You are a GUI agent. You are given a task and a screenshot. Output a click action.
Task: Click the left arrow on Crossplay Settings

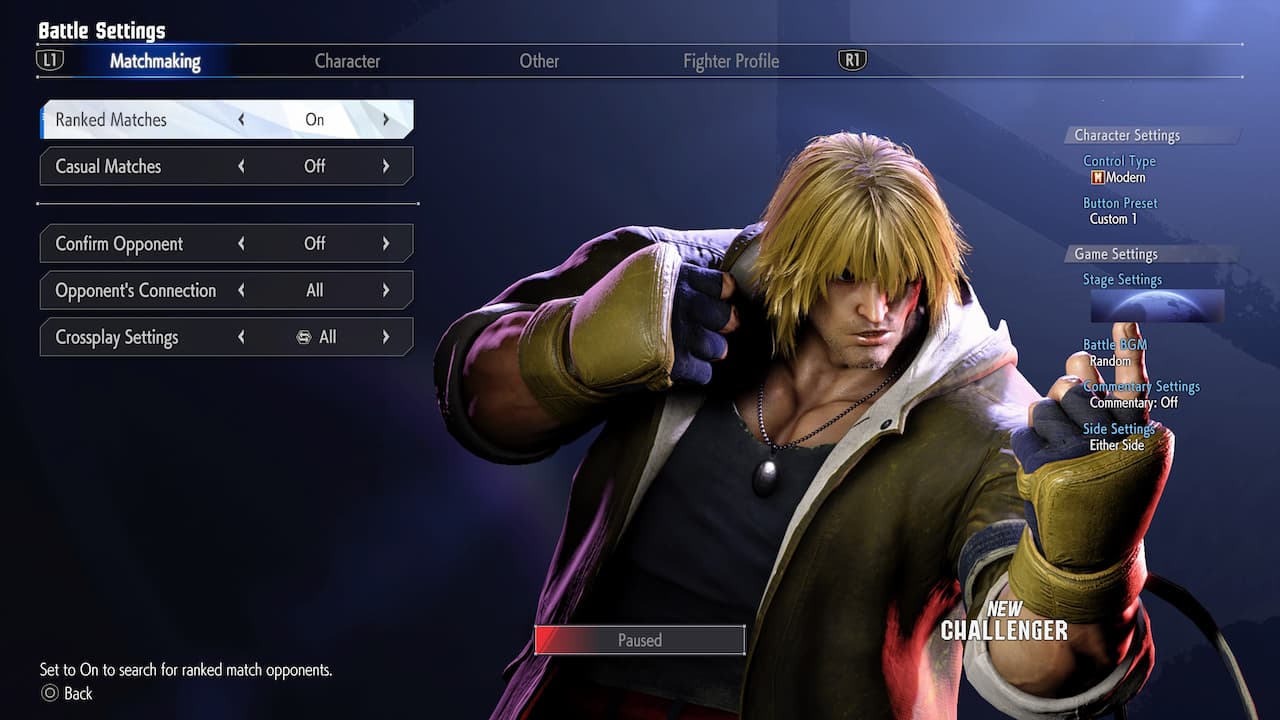241,337
